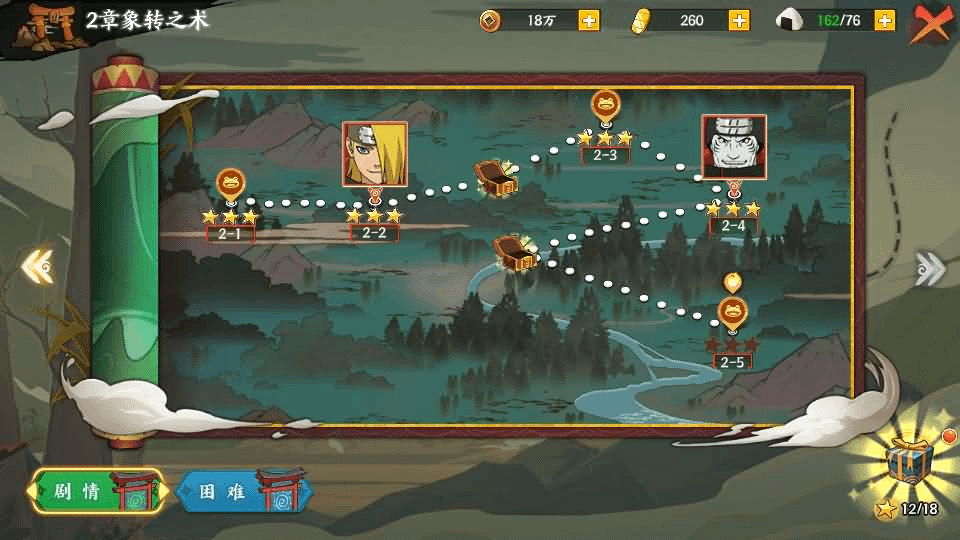
Task: Add more copper coins with plus button
Action: click(x=589, y=20)
